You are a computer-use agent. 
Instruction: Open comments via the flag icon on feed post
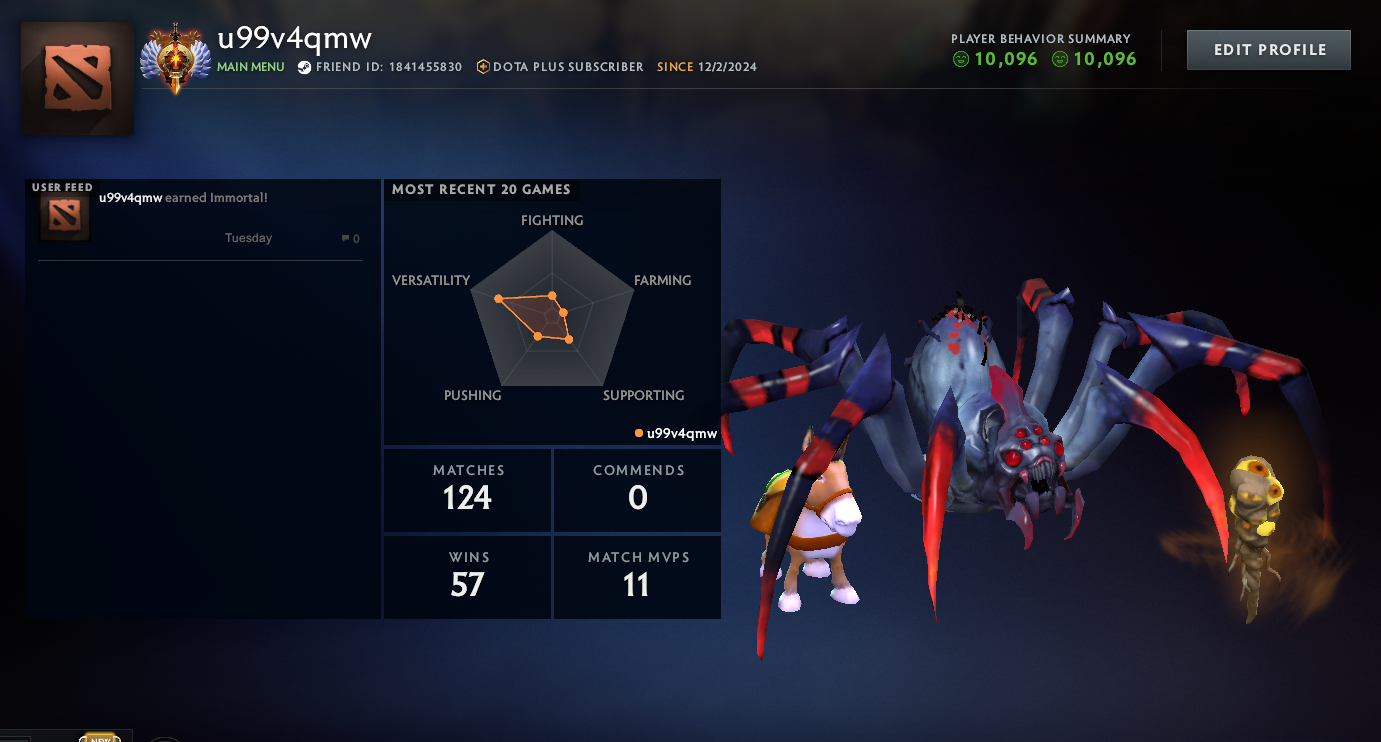(x=345, y=238)
